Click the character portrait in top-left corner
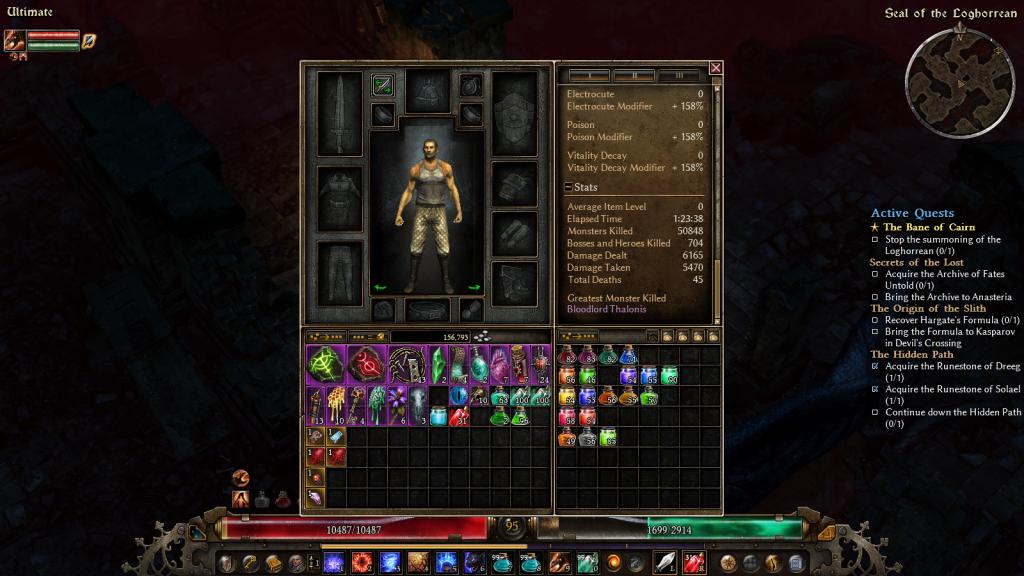1024x576 pixels. [14, 40]
